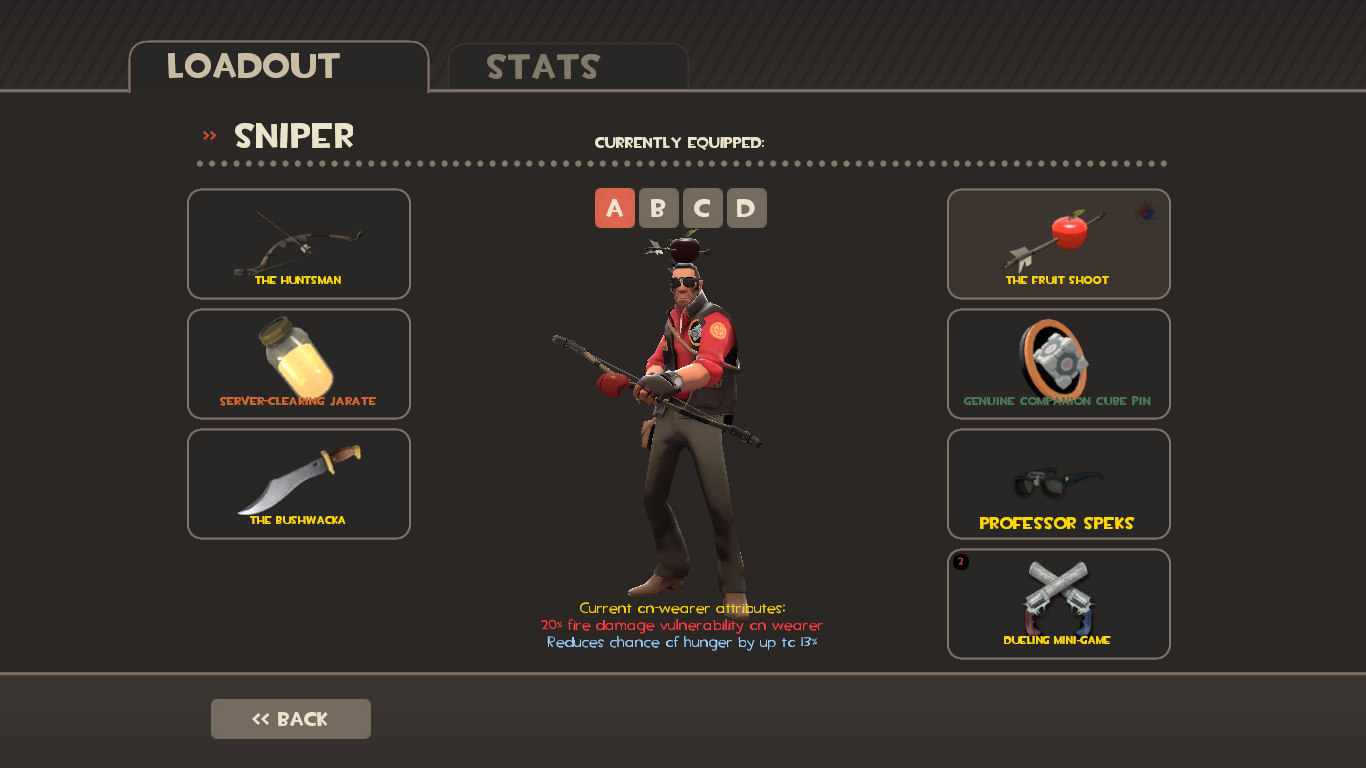The height and width of the screenshot is (768, 1366).
Task: Select the LOADOUT tab
Action: pos(255,69)
